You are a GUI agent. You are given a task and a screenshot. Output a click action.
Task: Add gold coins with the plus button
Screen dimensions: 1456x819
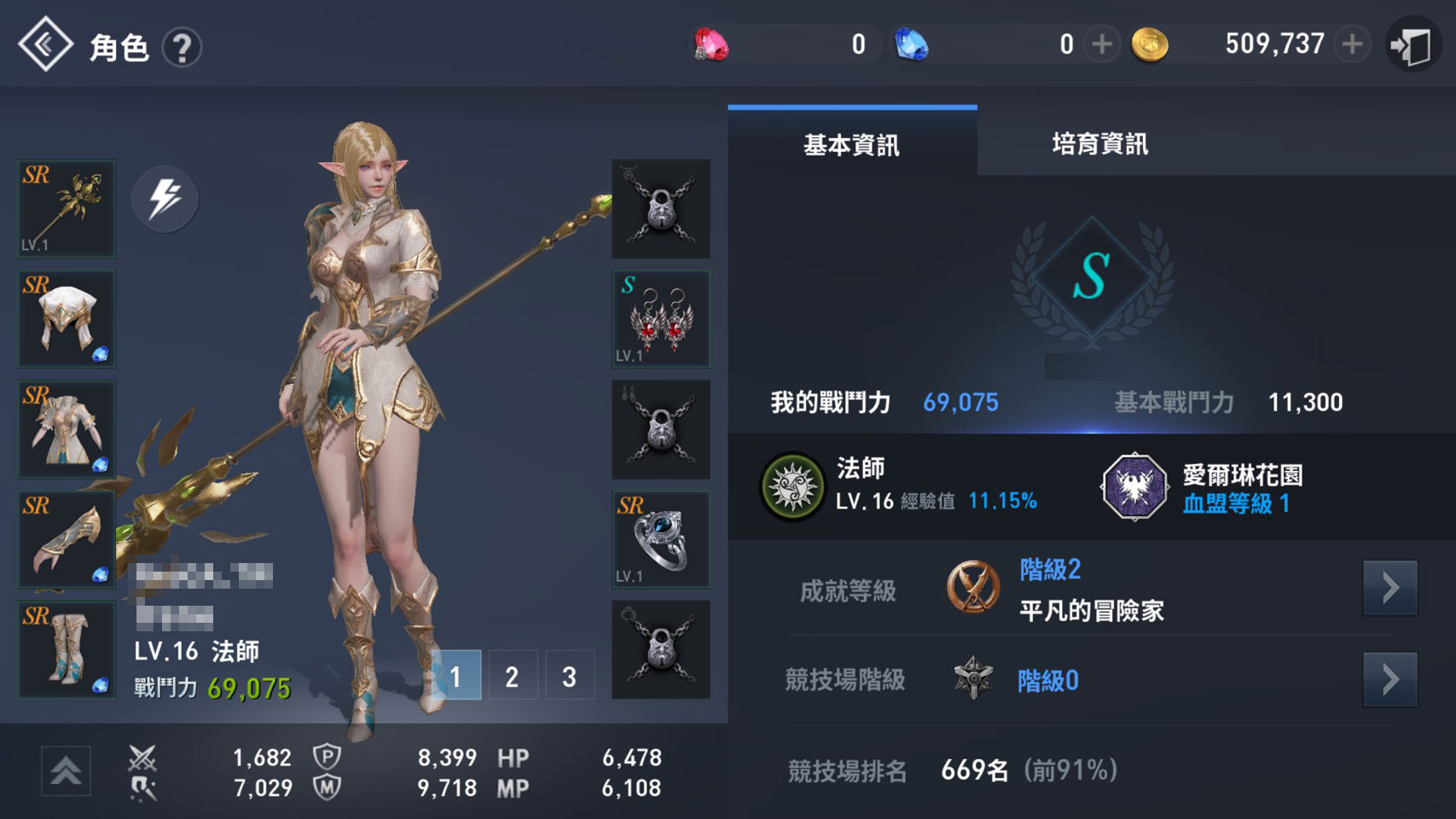pos(1352,44)
